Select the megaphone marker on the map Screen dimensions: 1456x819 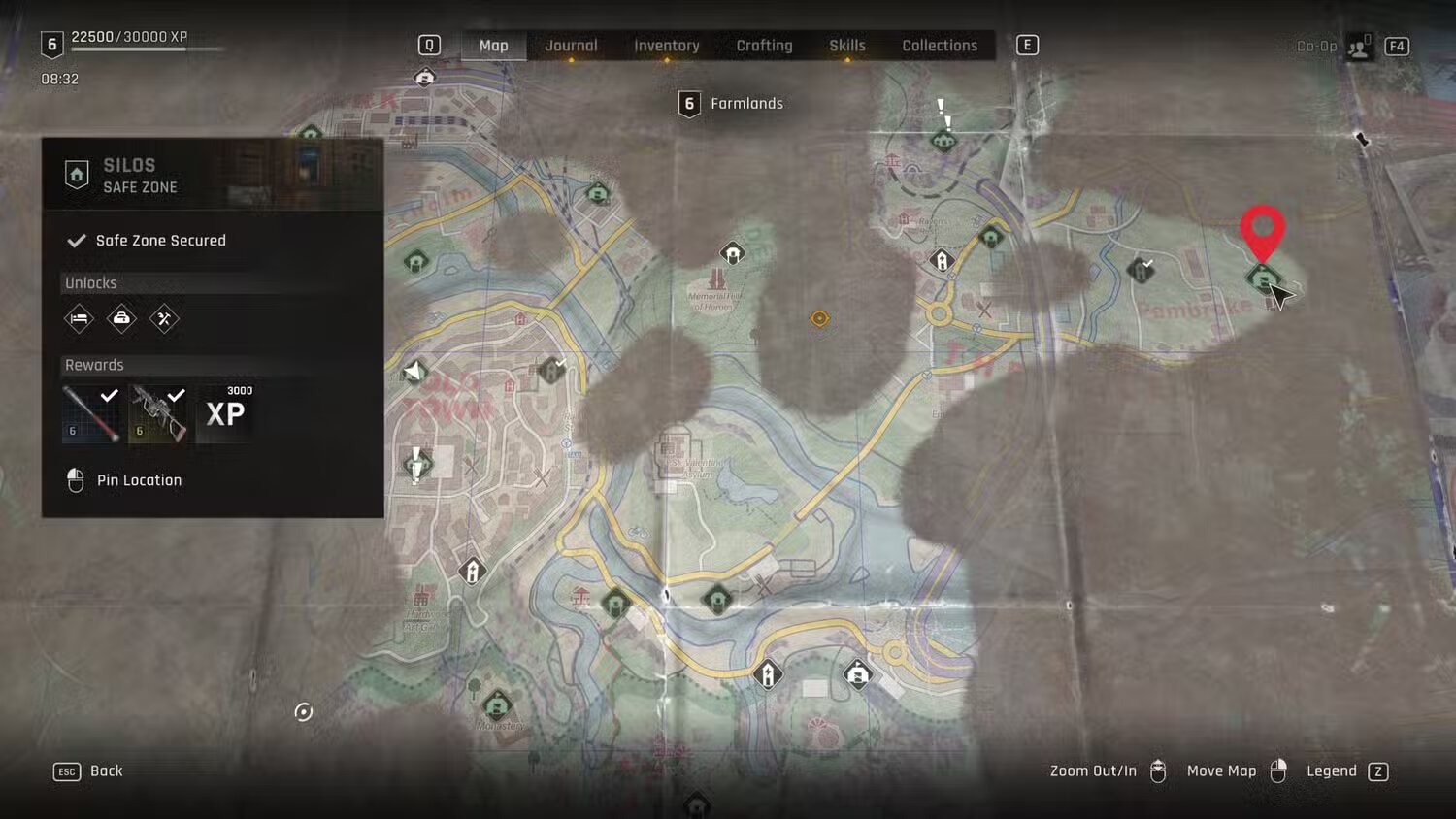pos(414,371)
